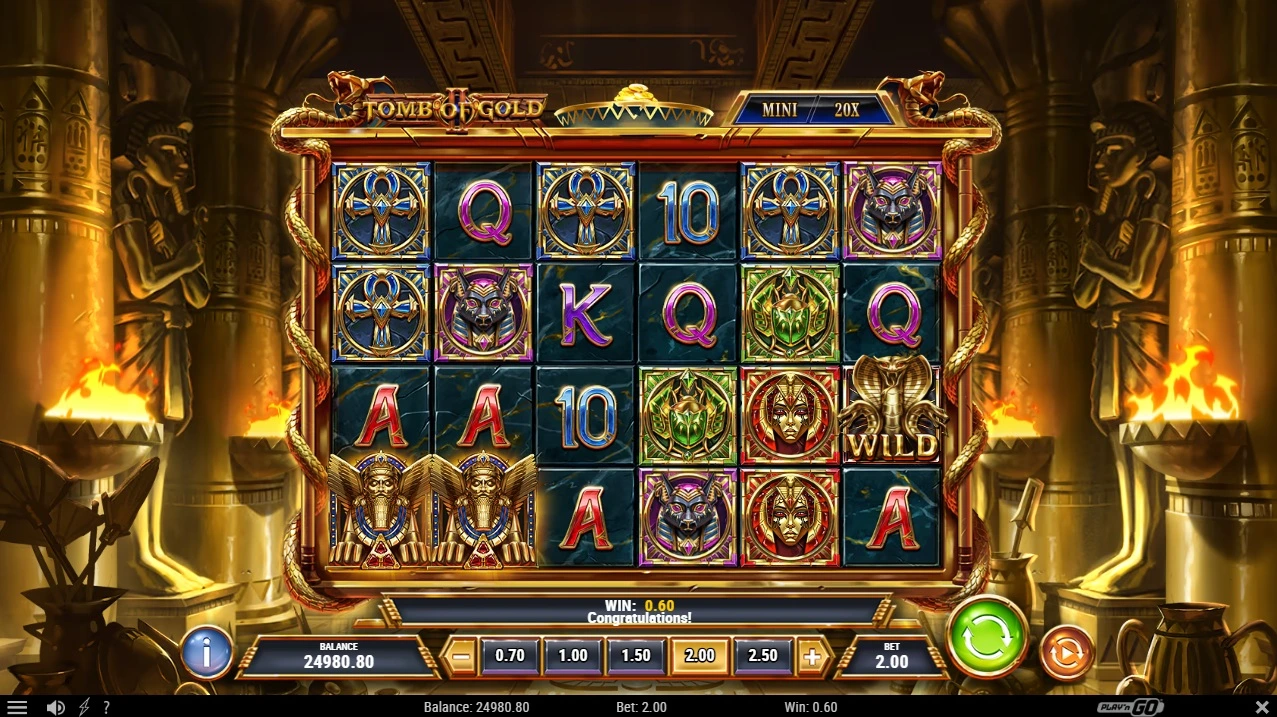Viewport: 1277px width, 717px height.
Task: Open the blue info paytable button
Action: (207, 653)
